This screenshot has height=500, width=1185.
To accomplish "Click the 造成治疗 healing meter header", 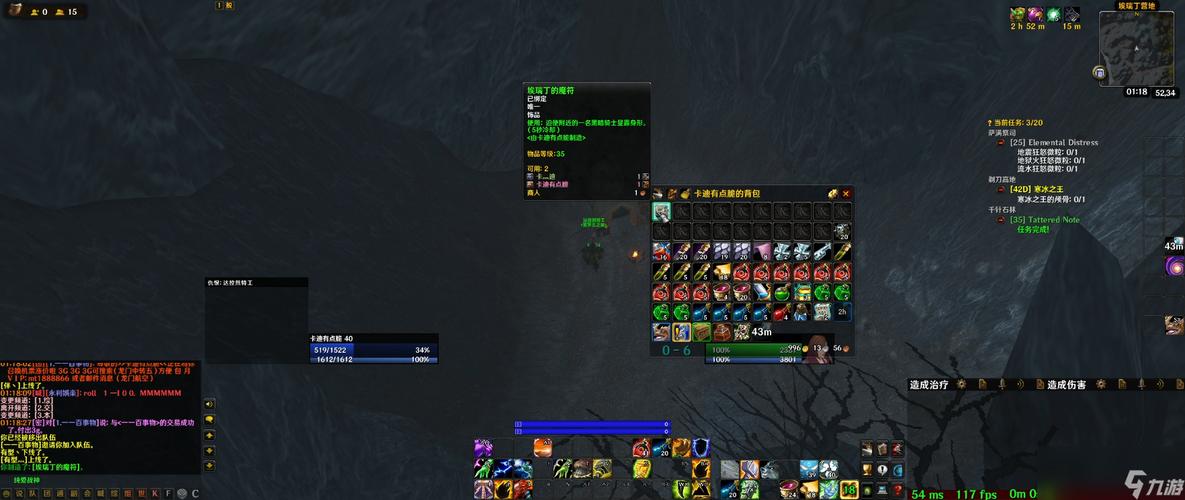I will tap(928, 384).
